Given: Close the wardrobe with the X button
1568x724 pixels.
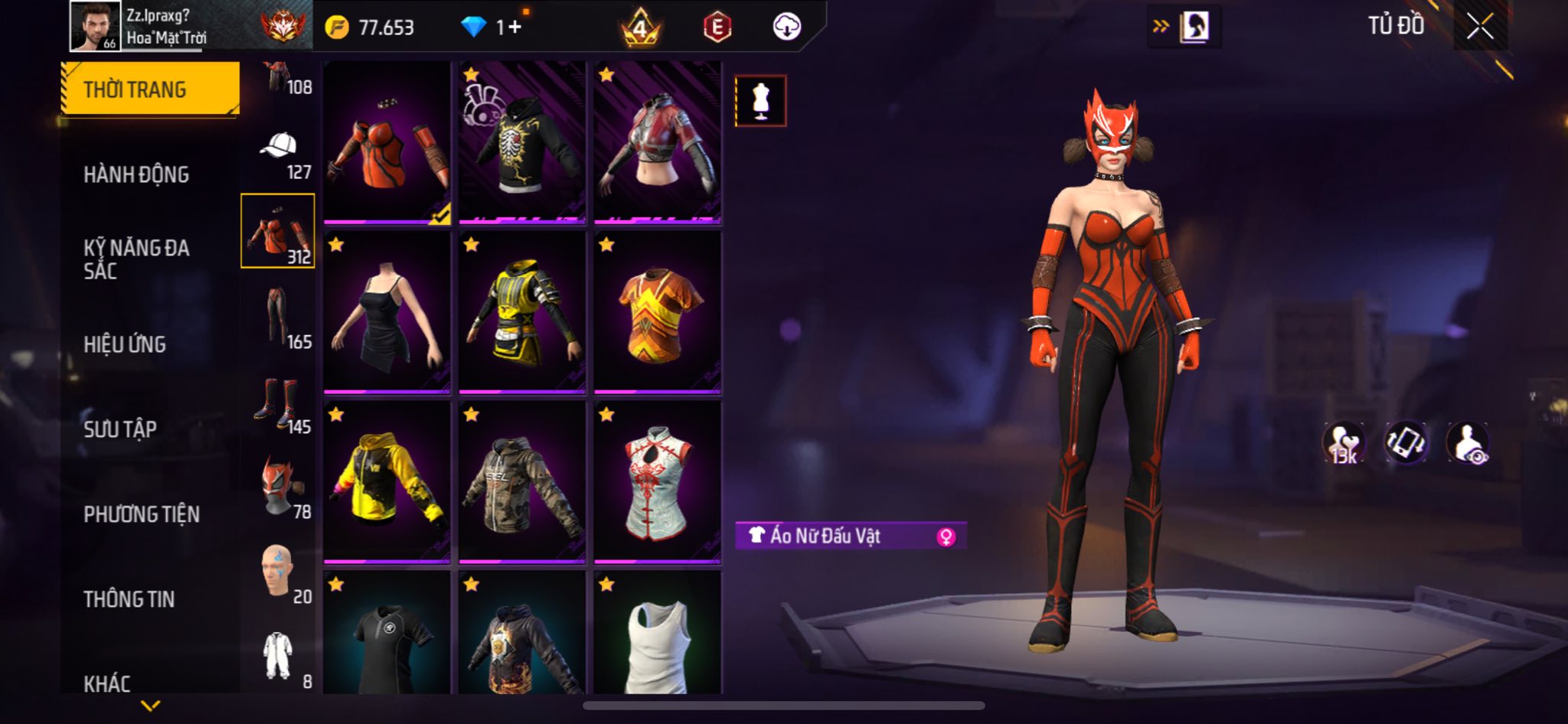Looking at the screenshot, I should [1479, 28].
